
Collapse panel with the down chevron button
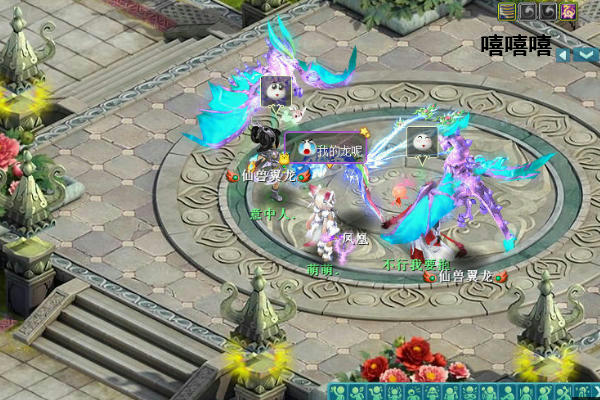[584, 55]
